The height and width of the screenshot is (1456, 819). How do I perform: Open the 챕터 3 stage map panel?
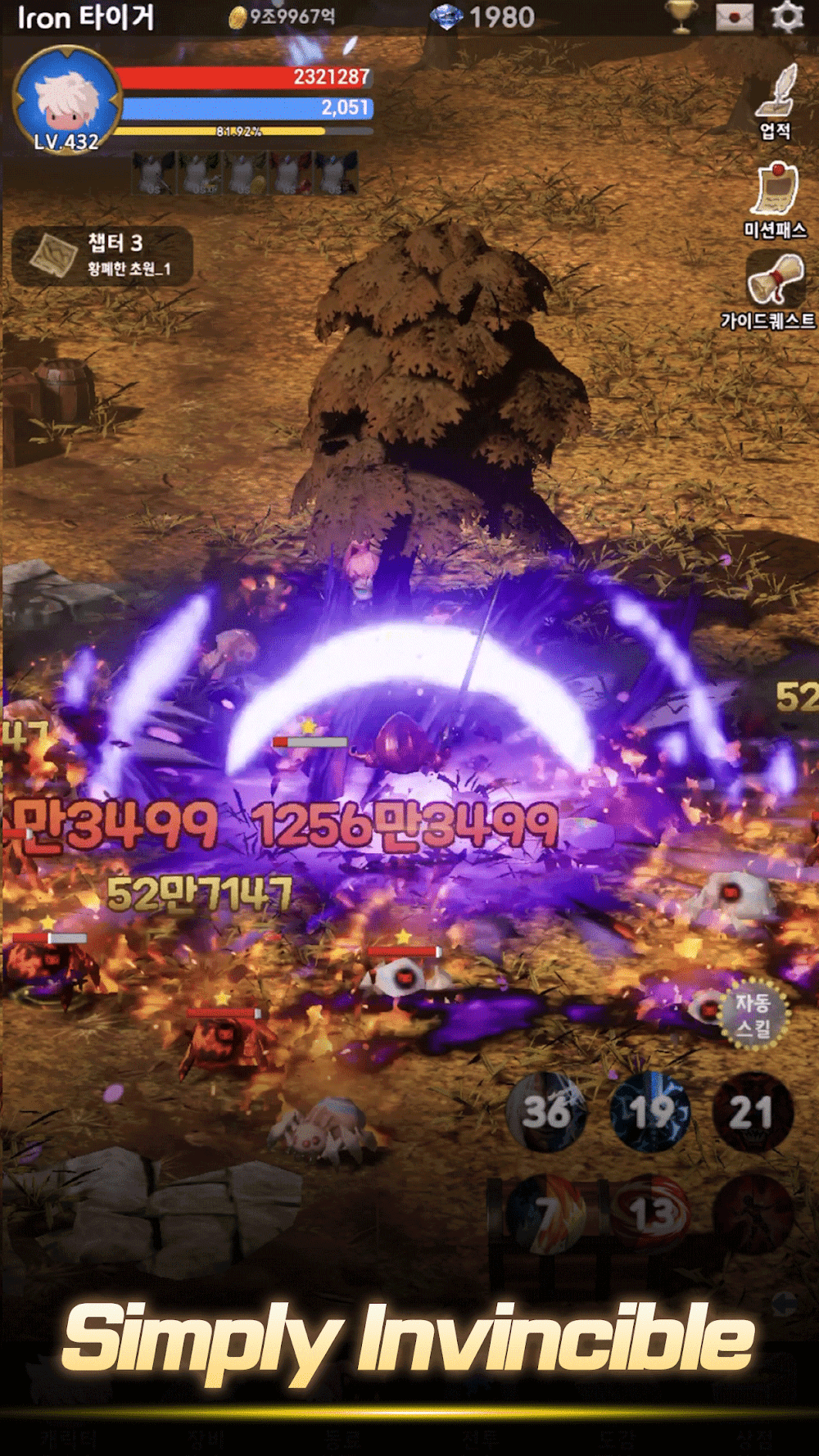[x=102, y=255]
